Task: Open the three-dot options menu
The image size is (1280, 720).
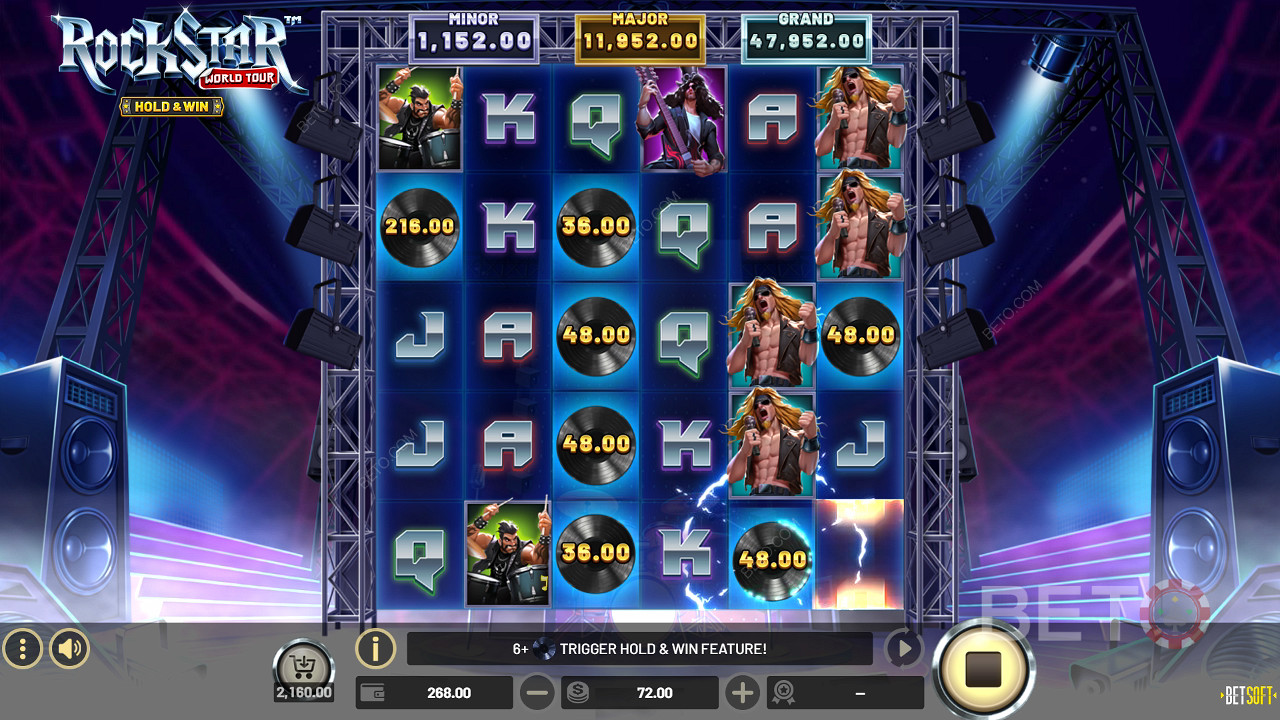Action: (22, 650)
